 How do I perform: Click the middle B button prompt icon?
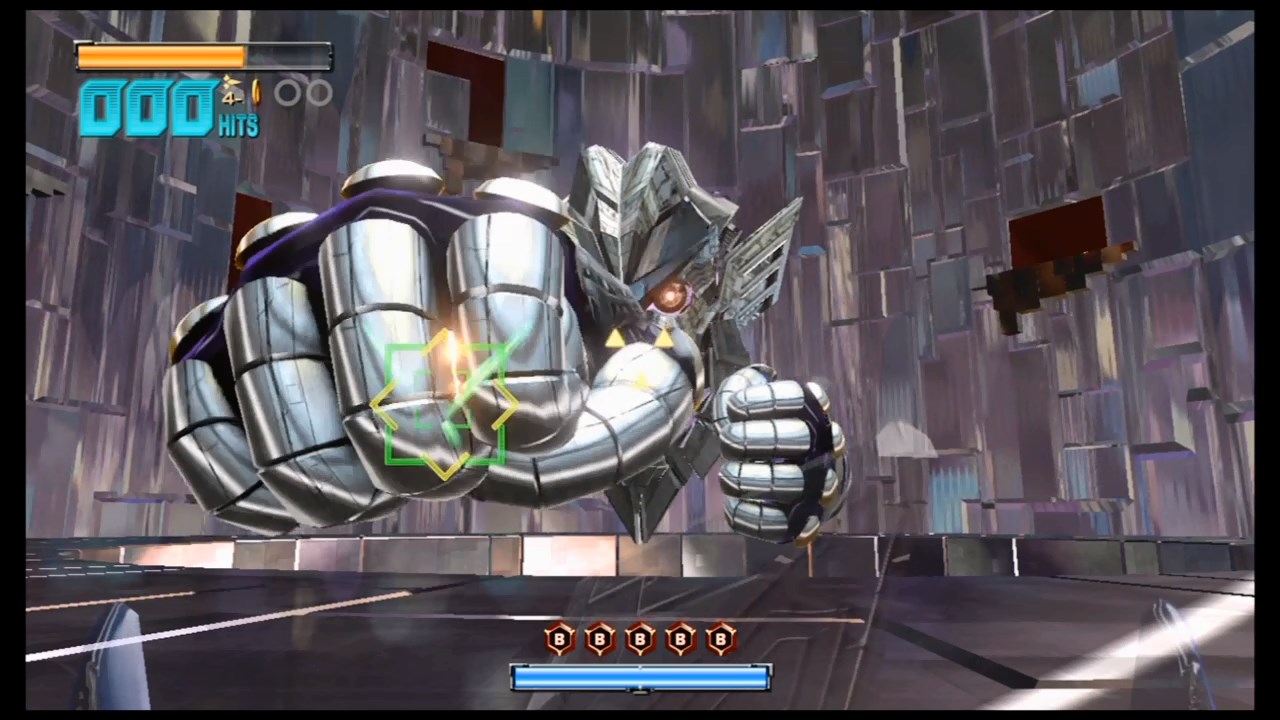(x=640, y=640)
